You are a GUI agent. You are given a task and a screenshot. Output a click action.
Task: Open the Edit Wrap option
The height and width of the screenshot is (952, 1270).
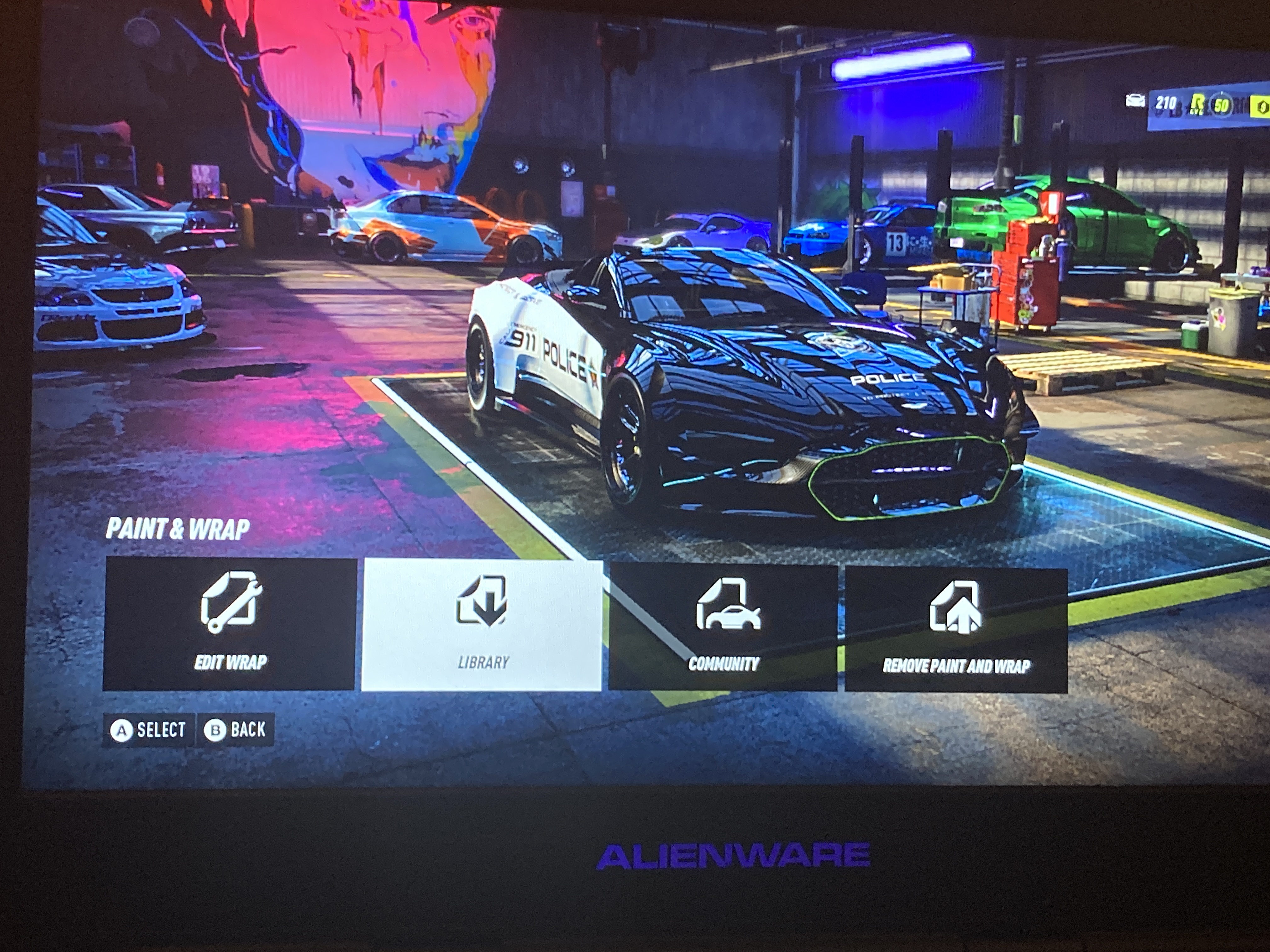click(x=229, y=624)
